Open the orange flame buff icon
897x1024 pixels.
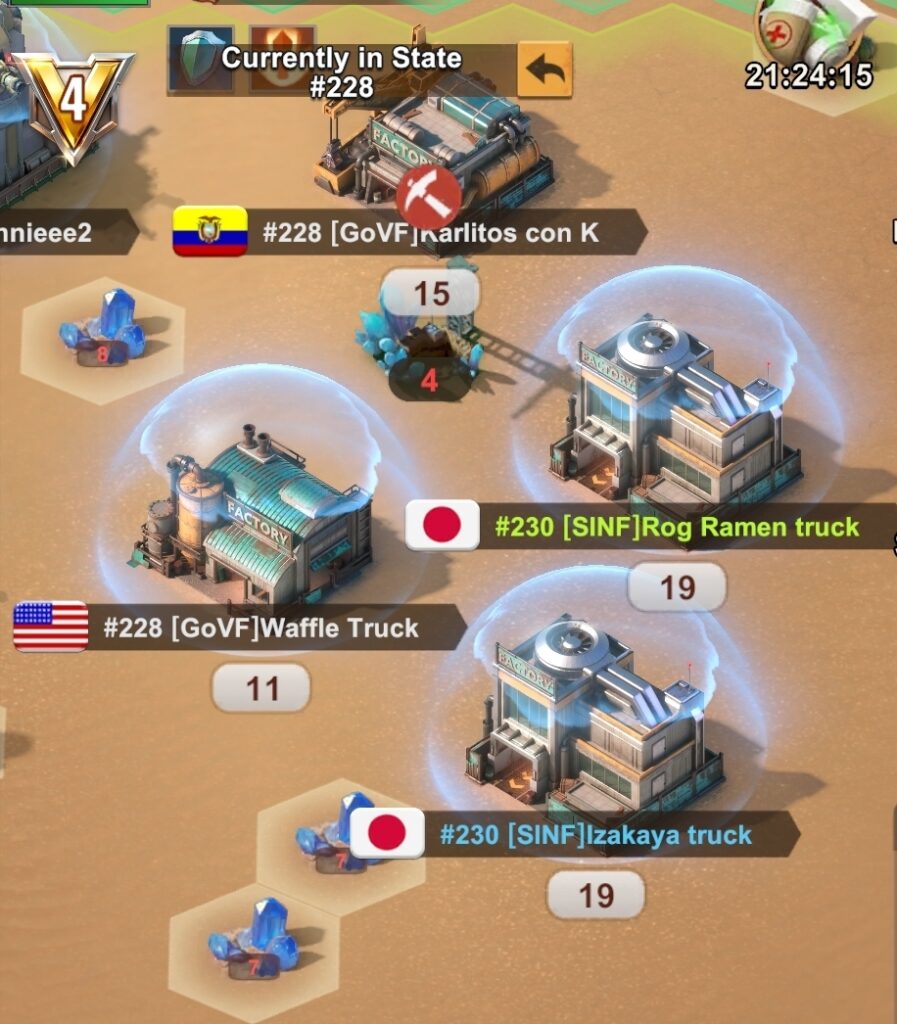click(281, 57)
